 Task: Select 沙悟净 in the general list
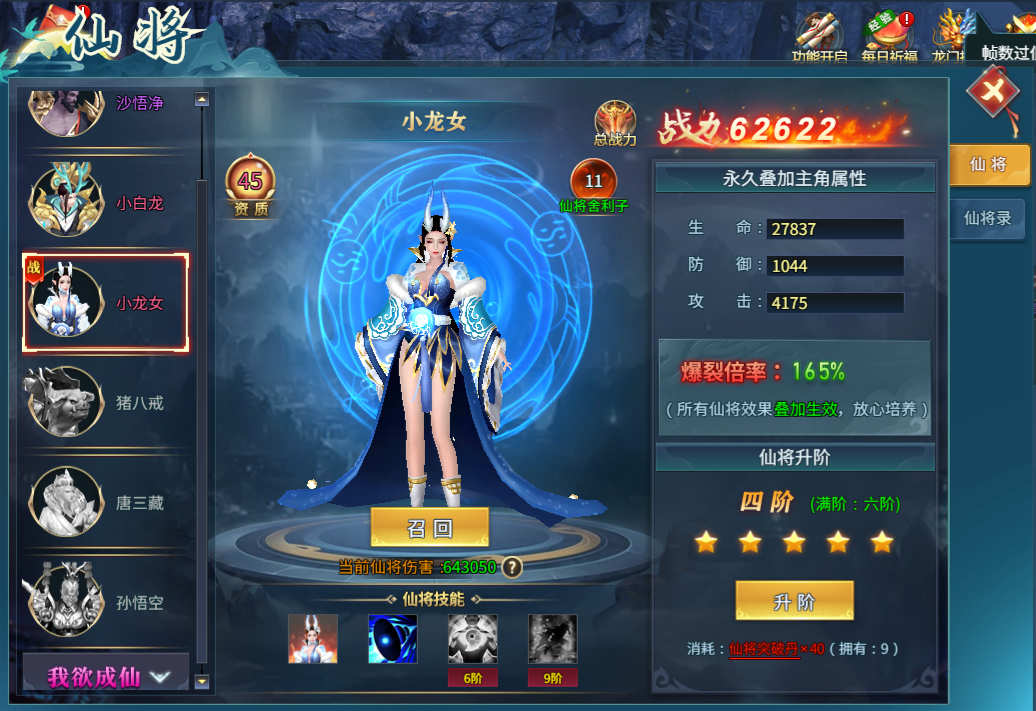[x=104, y=103]
